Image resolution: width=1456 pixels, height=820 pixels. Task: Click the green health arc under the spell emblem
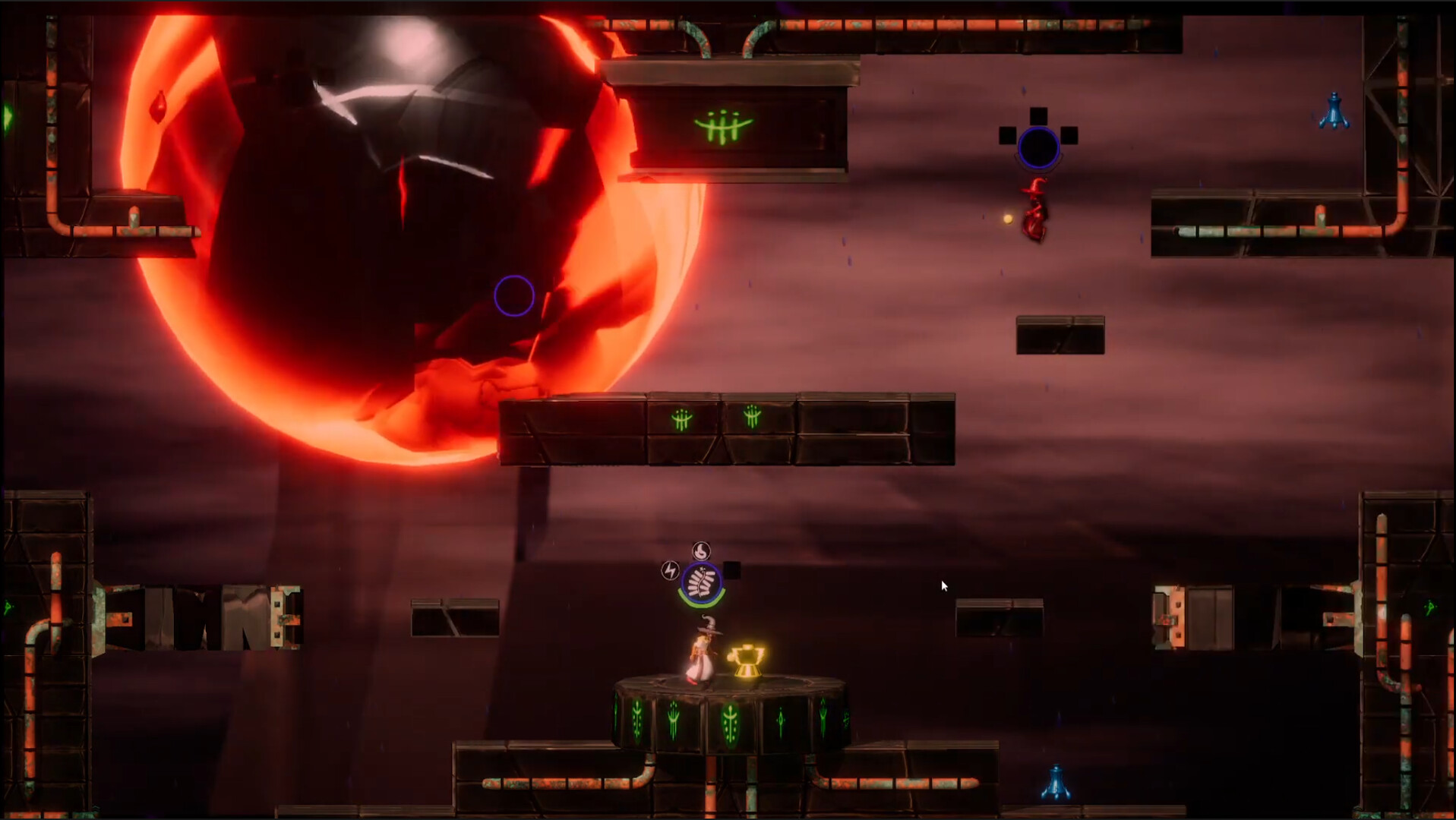(x=700, y=604)
